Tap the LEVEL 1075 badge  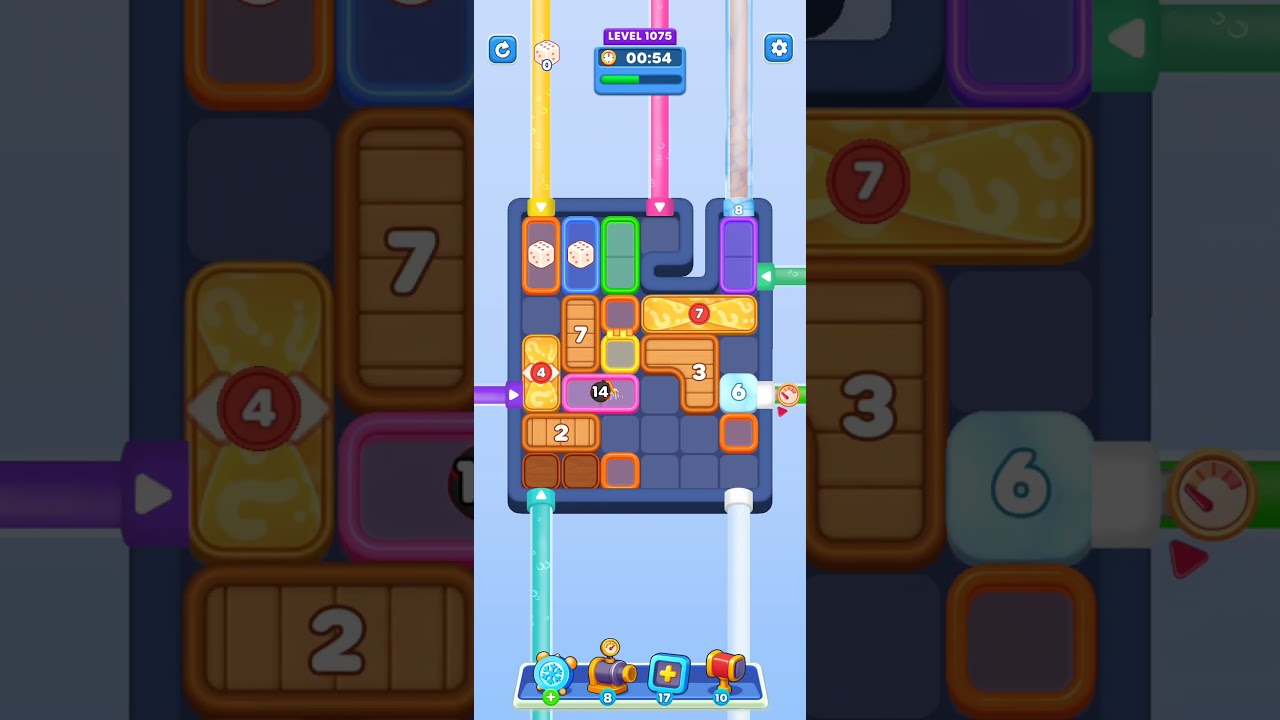tap(640, 36)
